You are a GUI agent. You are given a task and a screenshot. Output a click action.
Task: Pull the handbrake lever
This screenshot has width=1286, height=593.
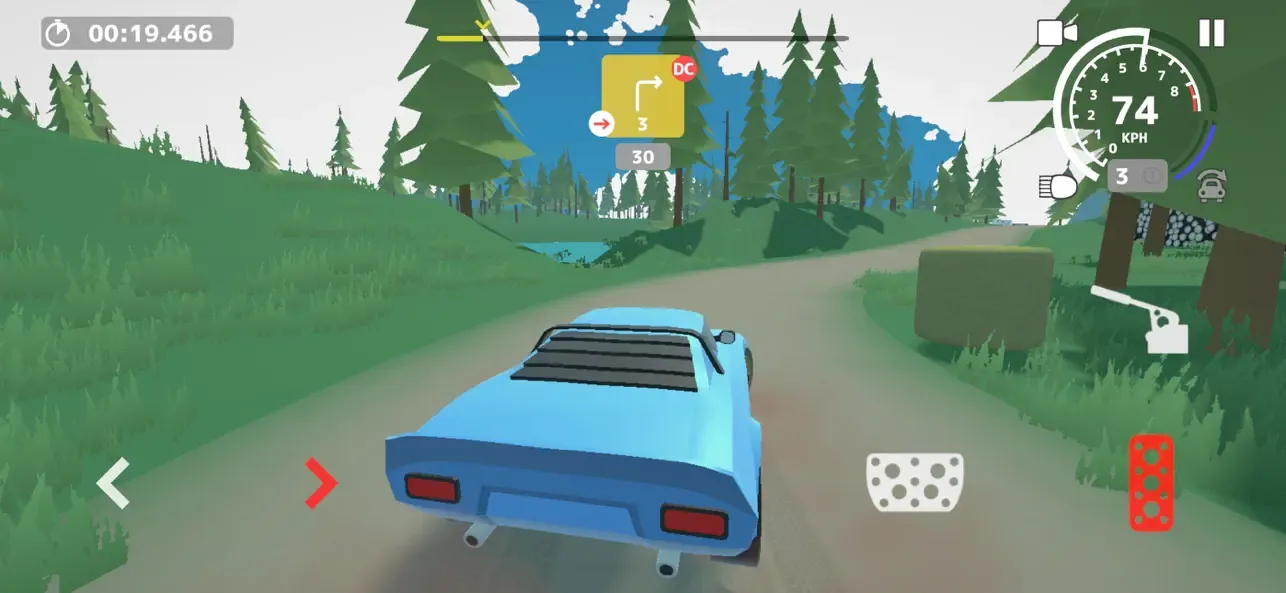1142,318
